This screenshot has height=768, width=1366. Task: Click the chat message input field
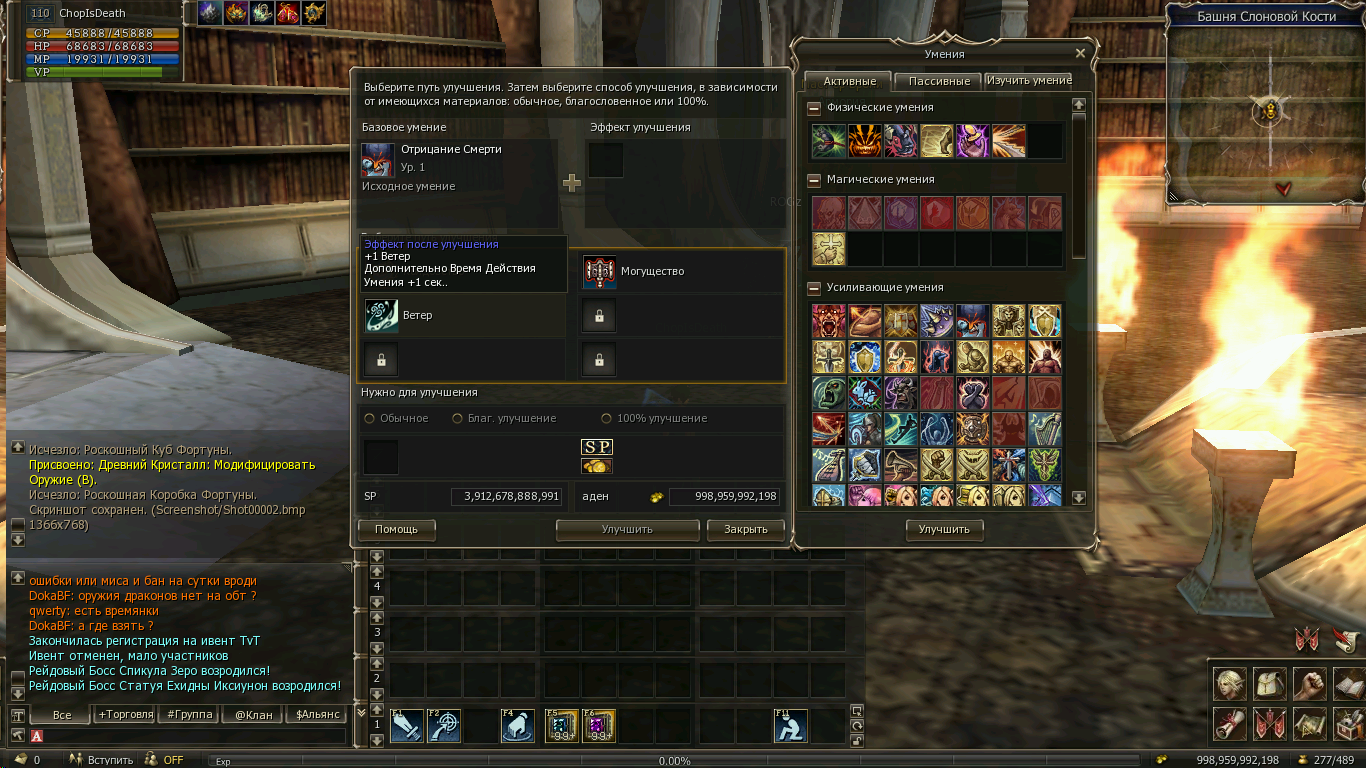pyautogui.click(x=190, y=736)
